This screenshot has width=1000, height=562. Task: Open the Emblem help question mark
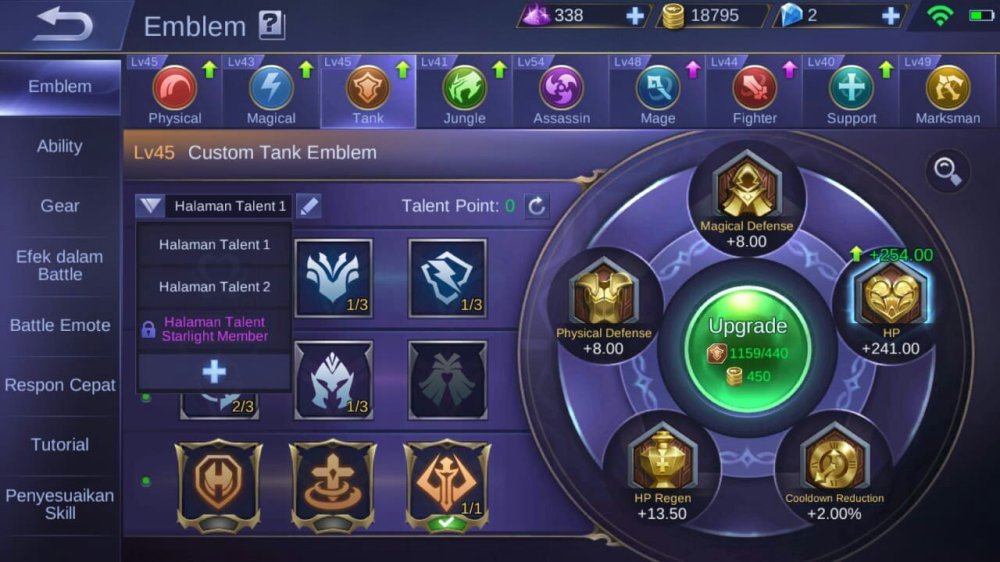point(271,25)
